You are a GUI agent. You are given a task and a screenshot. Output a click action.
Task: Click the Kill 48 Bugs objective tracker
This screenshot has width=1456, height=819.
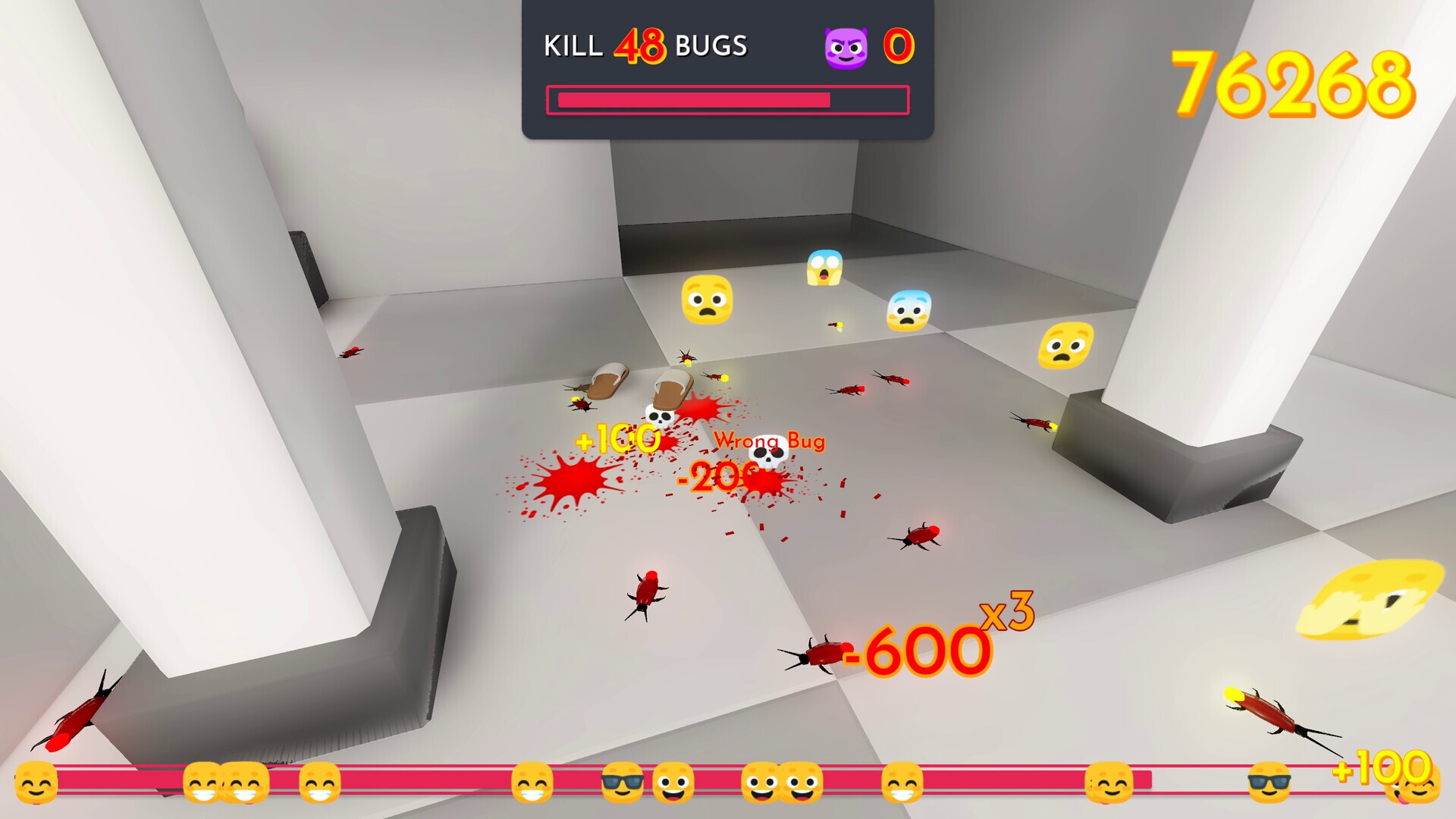pyautogui.click(x=645, y=46)
